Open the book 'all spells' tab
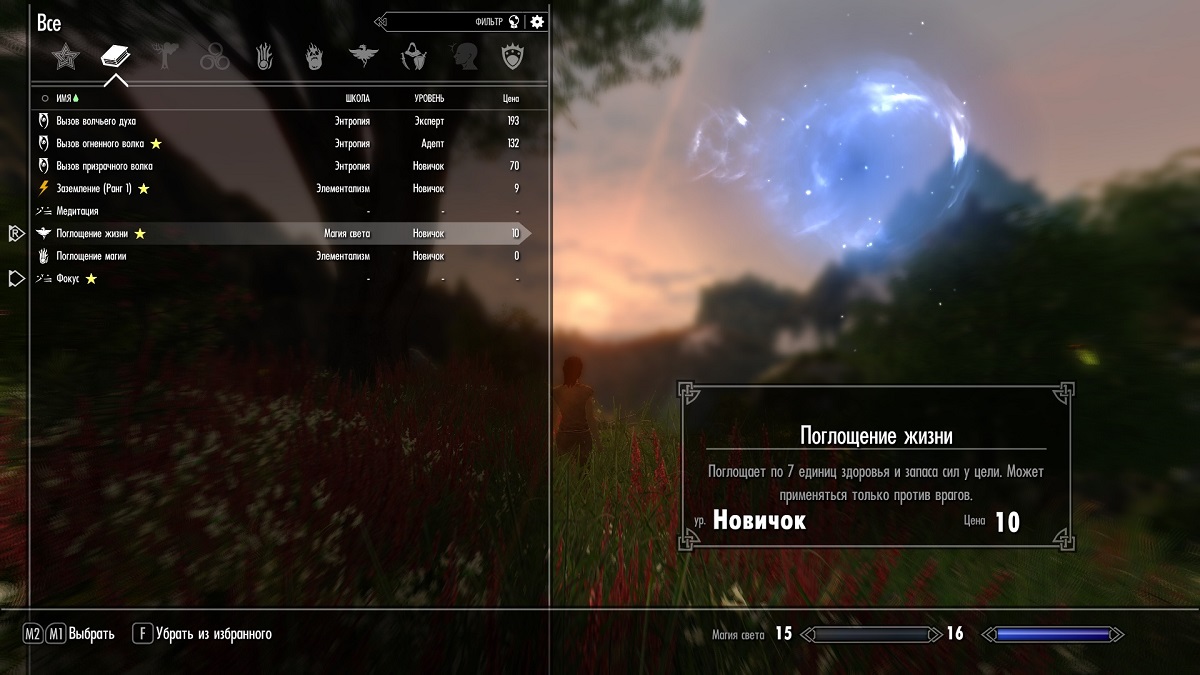The width and height of the screenshot is (1200, 675). (115, 56)
